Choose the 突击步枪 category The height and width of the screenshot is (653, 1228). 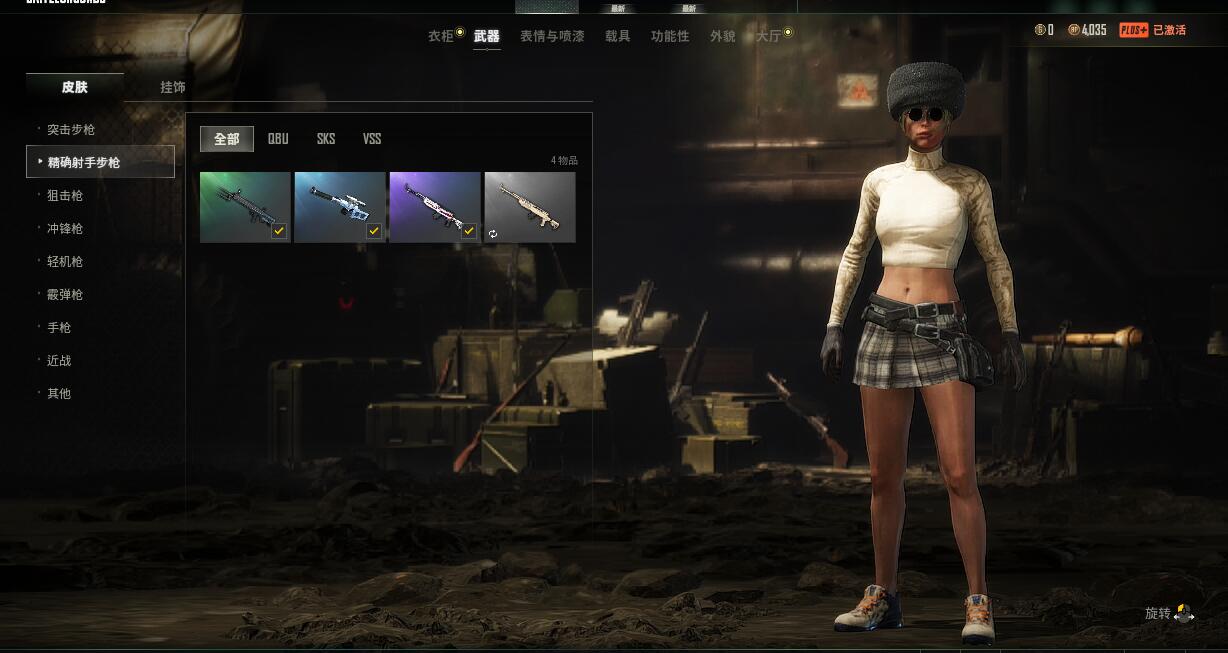71,130
